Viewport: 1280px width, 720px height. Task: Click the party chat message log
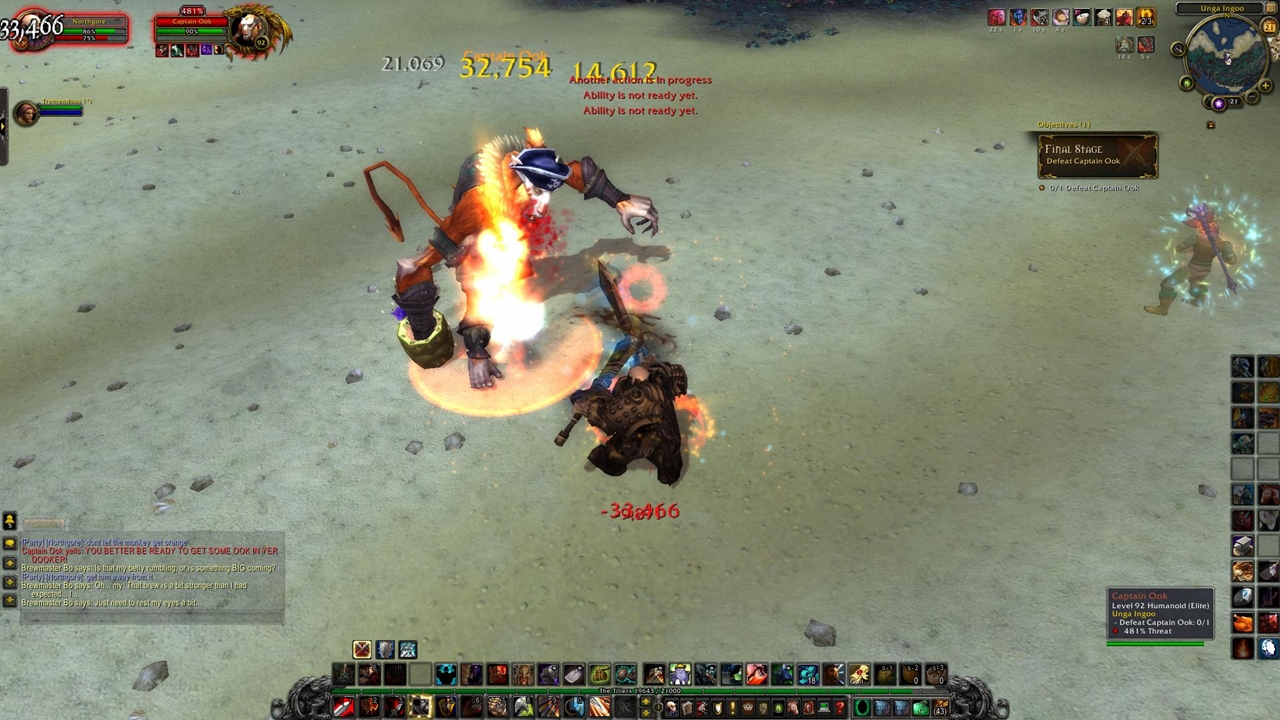(x=150, y=575)
